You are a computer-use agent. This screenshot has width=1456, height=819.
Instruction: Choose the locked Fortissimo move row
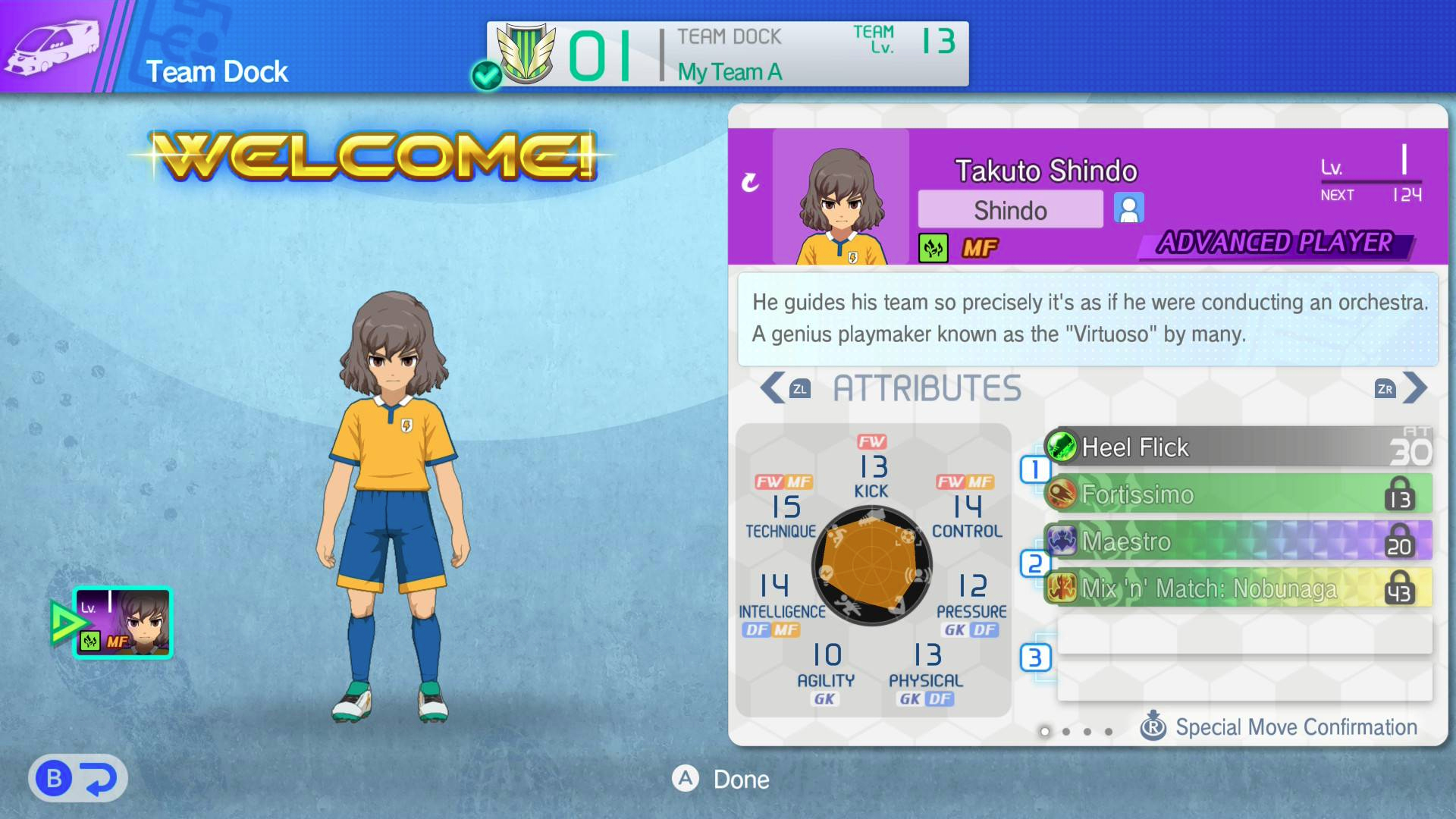[x=1238, y=494]
